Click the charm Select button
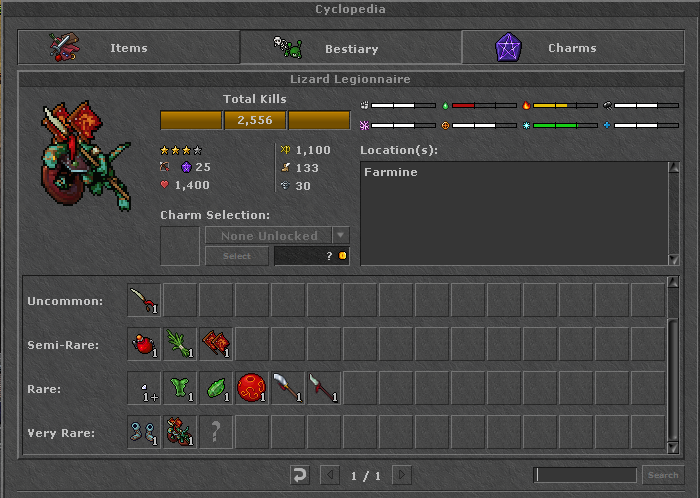700x498 pixels. 237,256
